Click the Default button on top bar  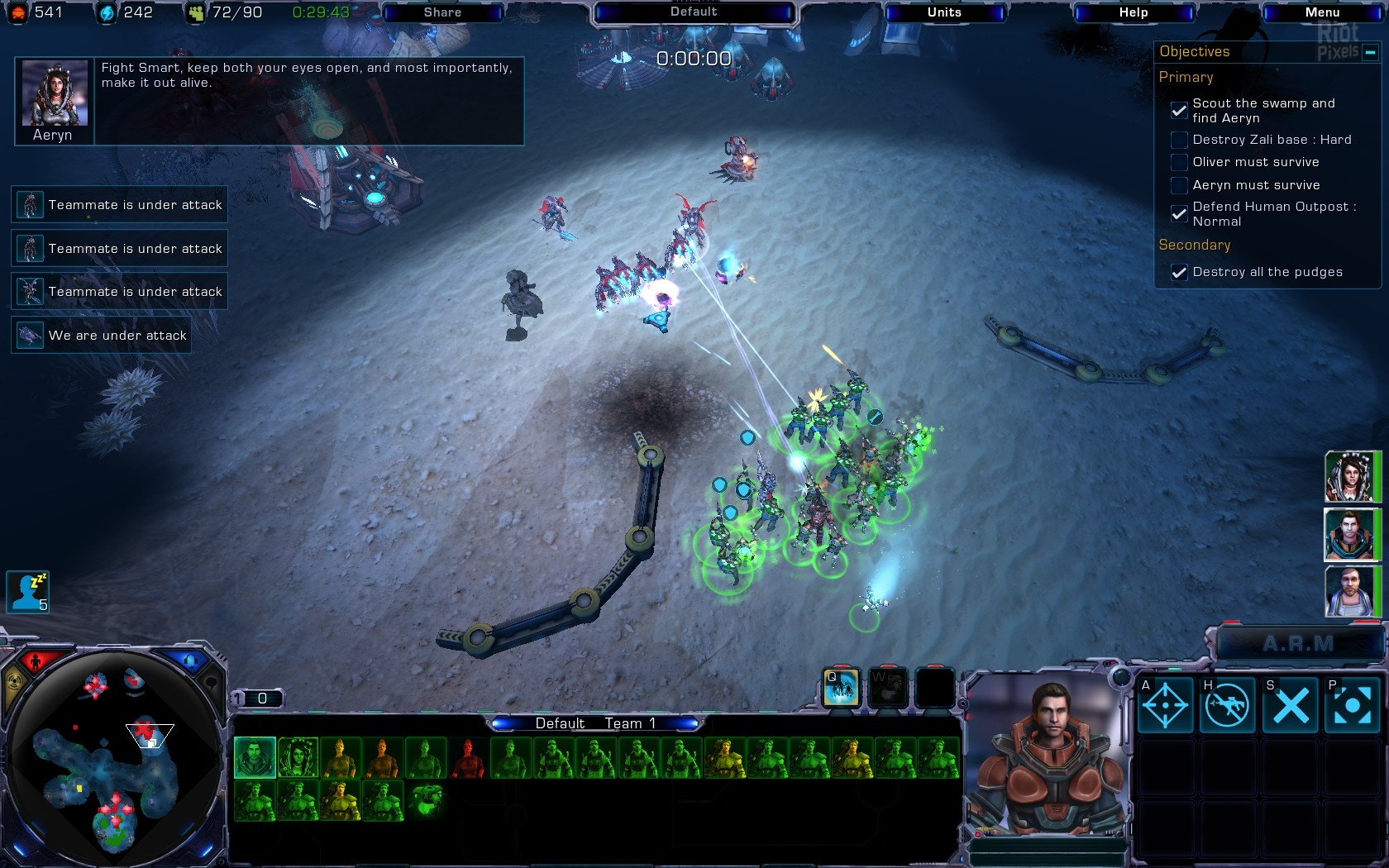pos(694,12)
